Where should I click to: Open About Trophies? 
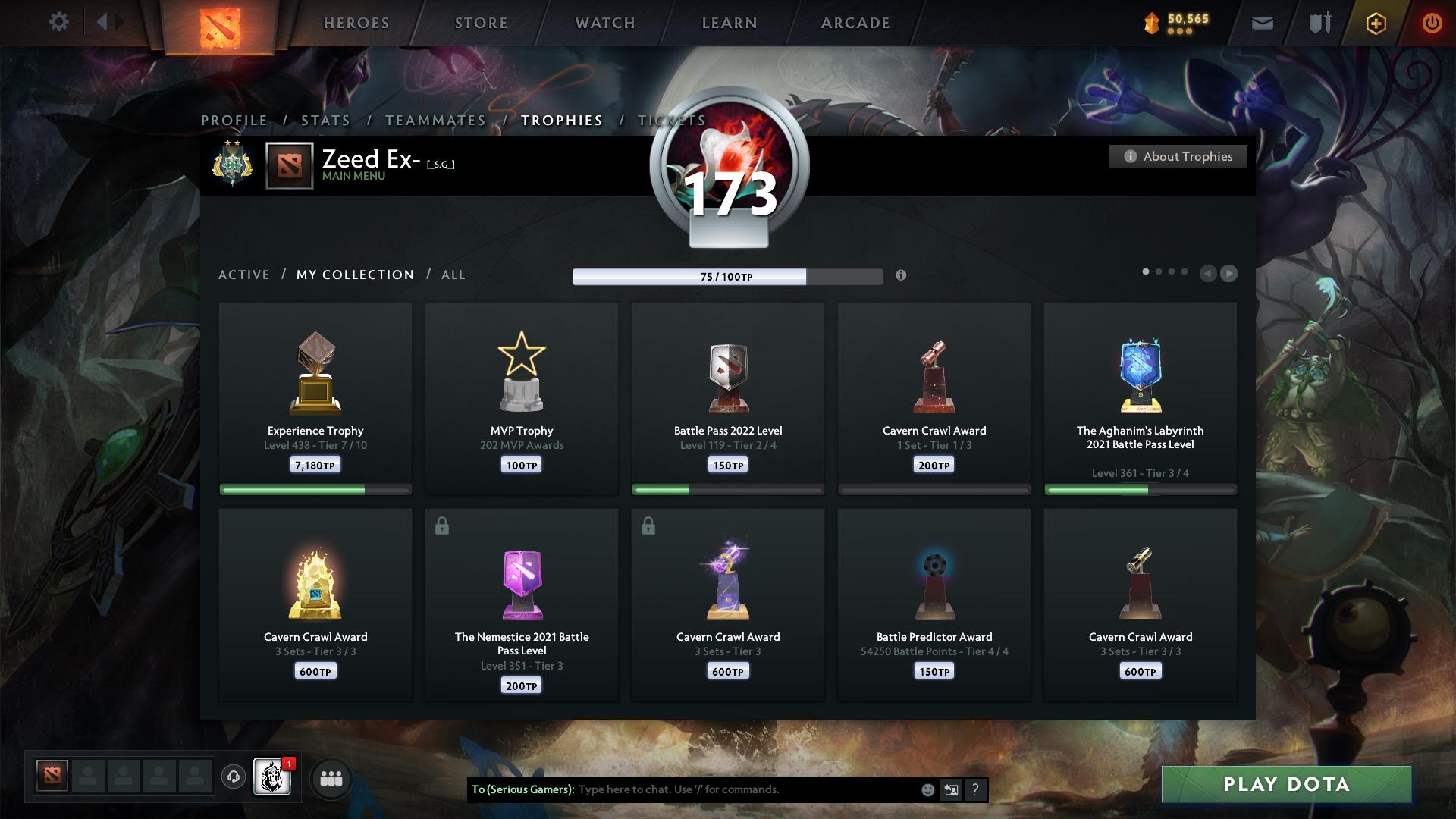pyautogui.click(x=1178, y=156)
